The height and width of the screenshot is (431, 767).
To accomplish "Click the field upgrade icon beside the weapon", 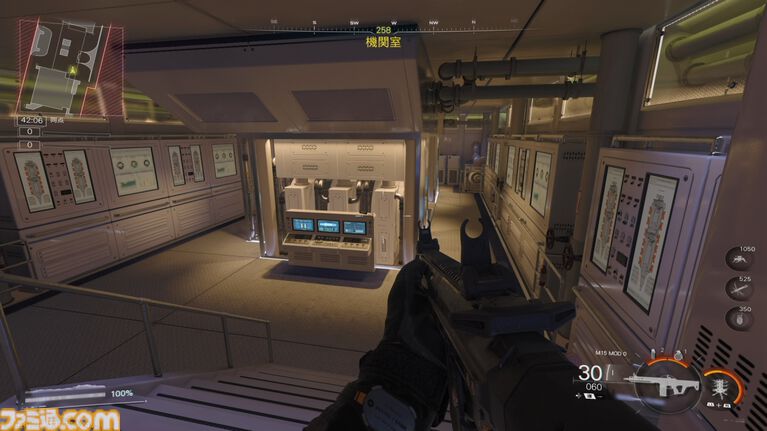I will [x=719, y=383].
